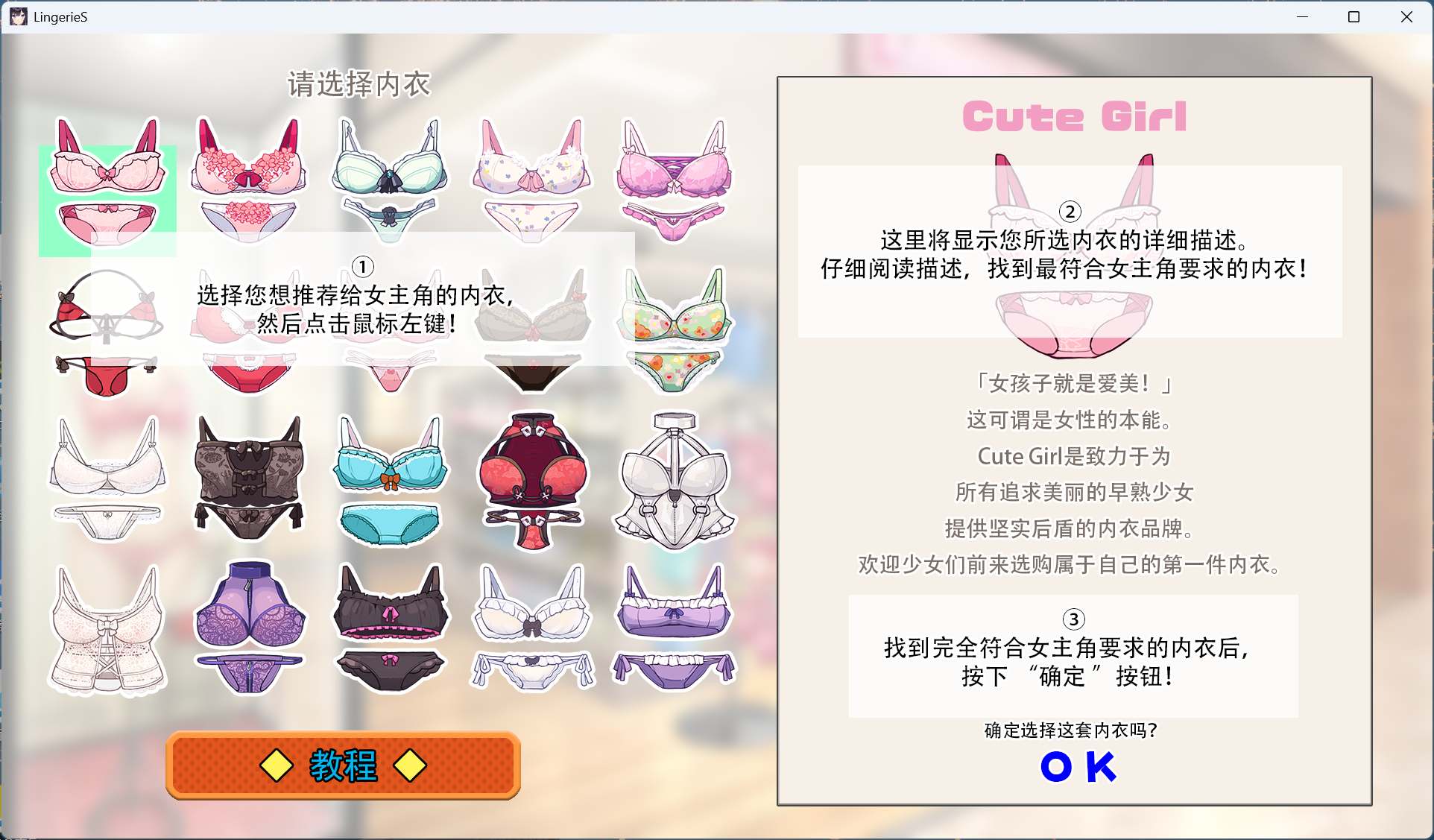Select the dark brown corset set
Viewport: 1434px width, 840px height.
pos(250,477)
